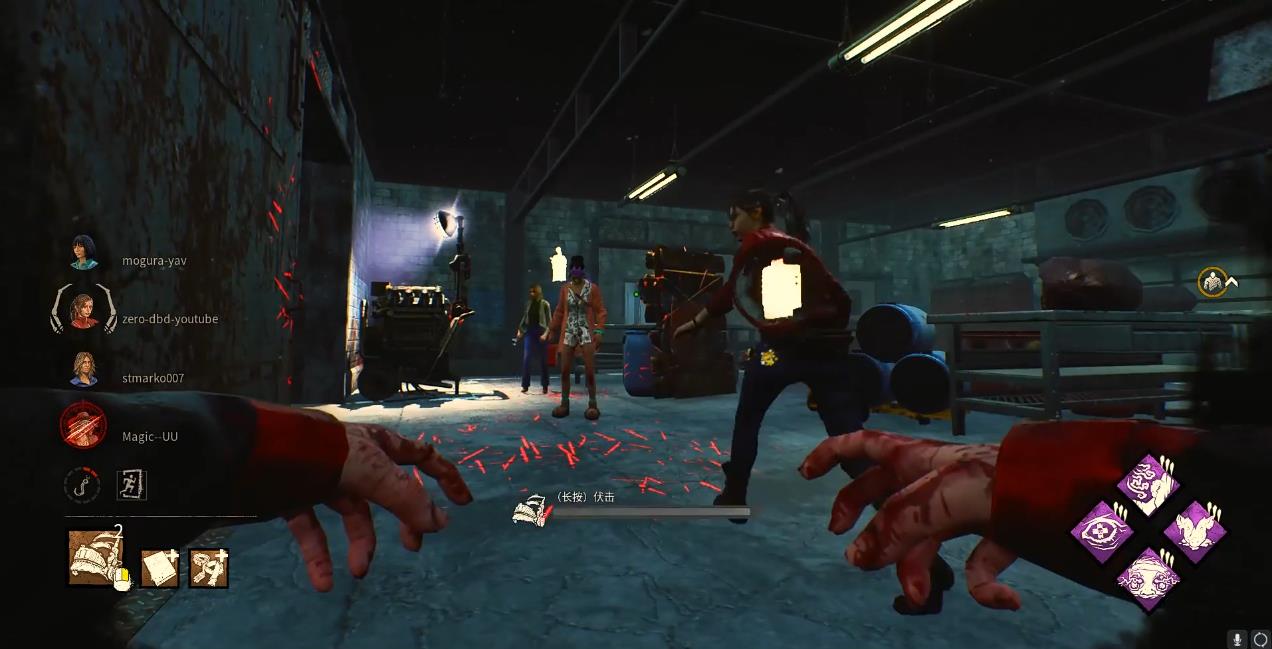Click the gold-ringed figure status icon
This screenshot has width=1272, height=649.
(x=1213, y=282)
